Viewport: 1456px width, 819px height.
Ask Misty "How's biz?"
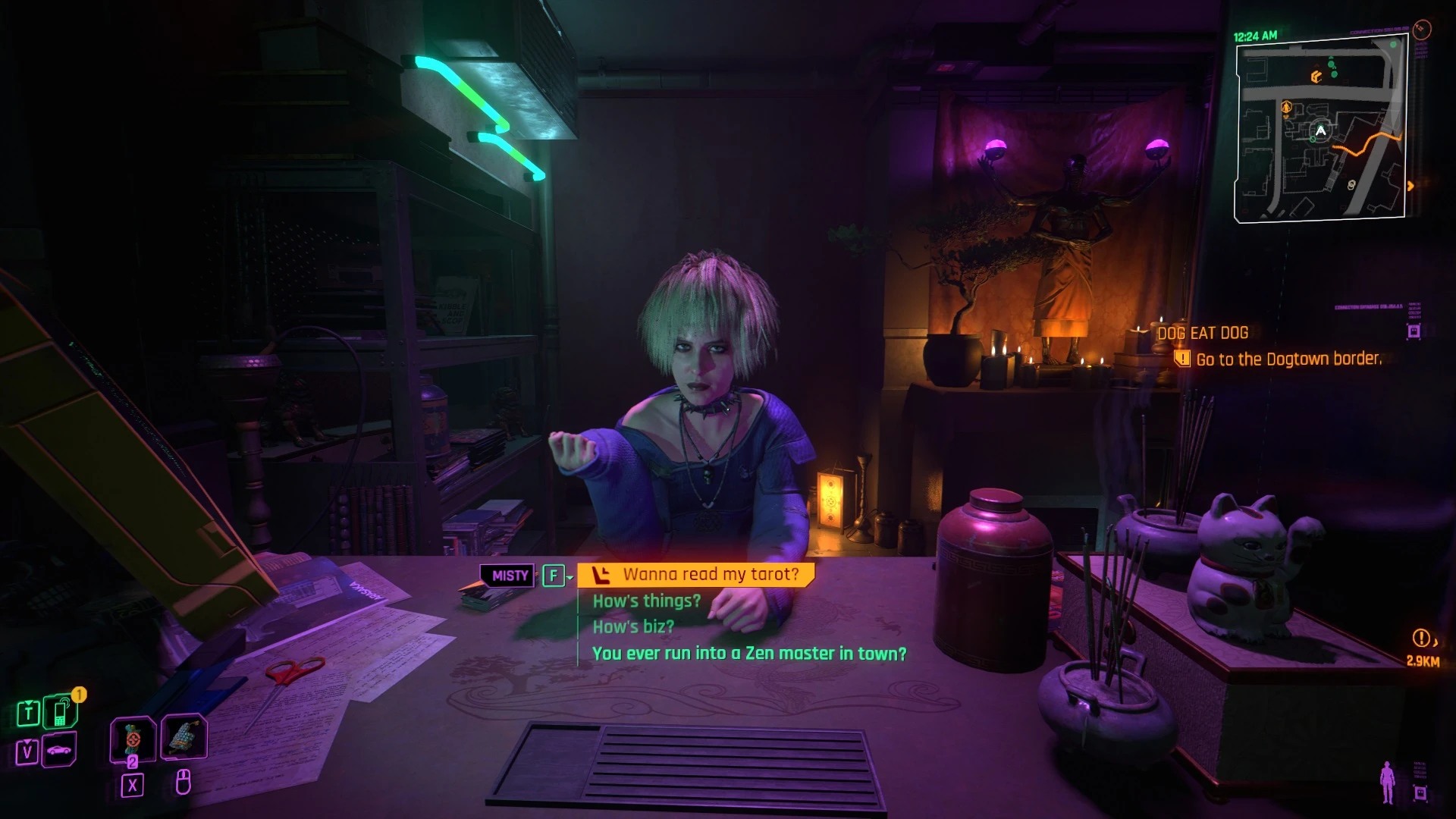pyautogui.click(x=632, y=627)
